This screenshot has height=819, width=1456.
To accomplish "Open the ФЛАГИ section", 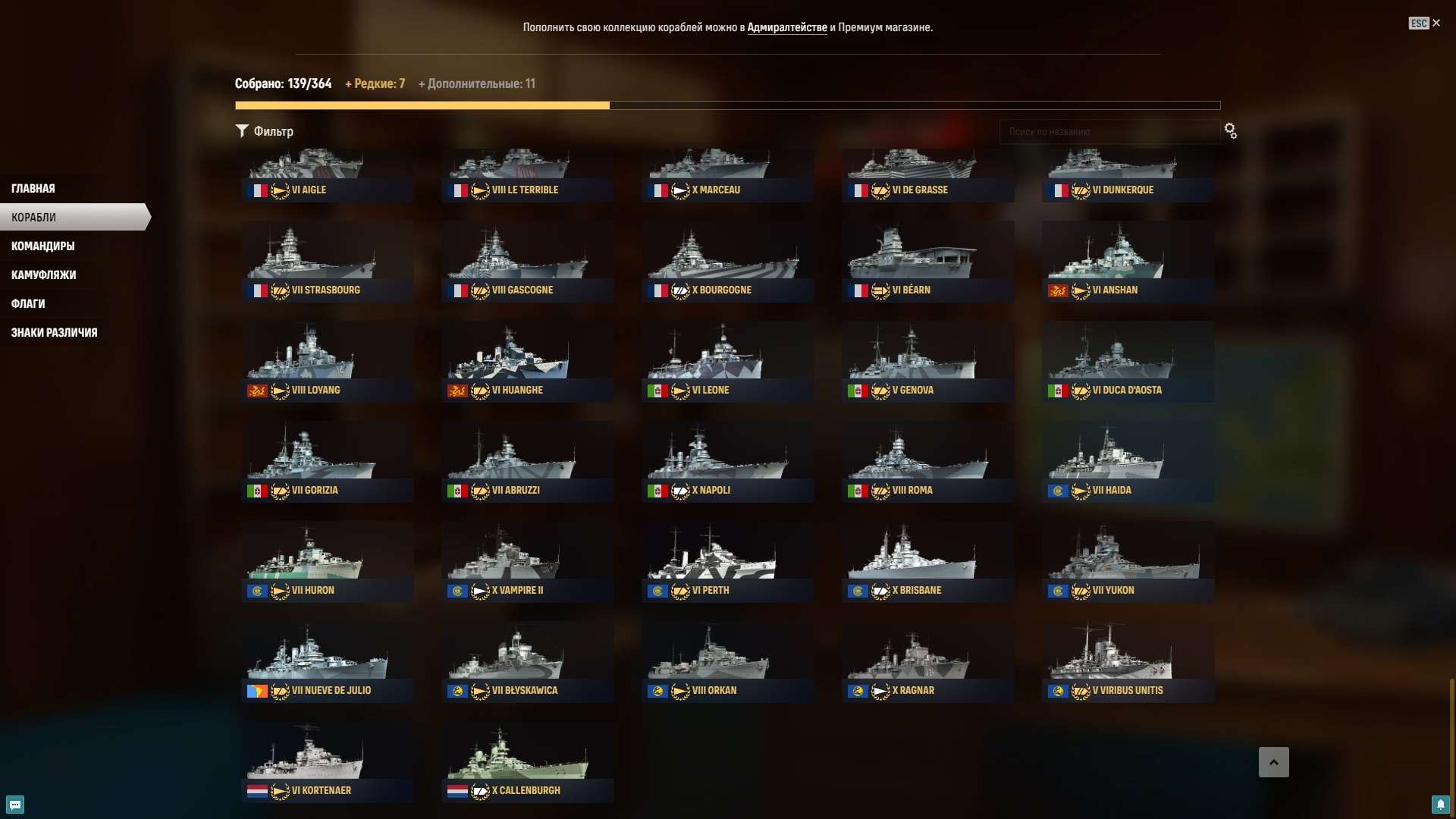I will (28, 303).
